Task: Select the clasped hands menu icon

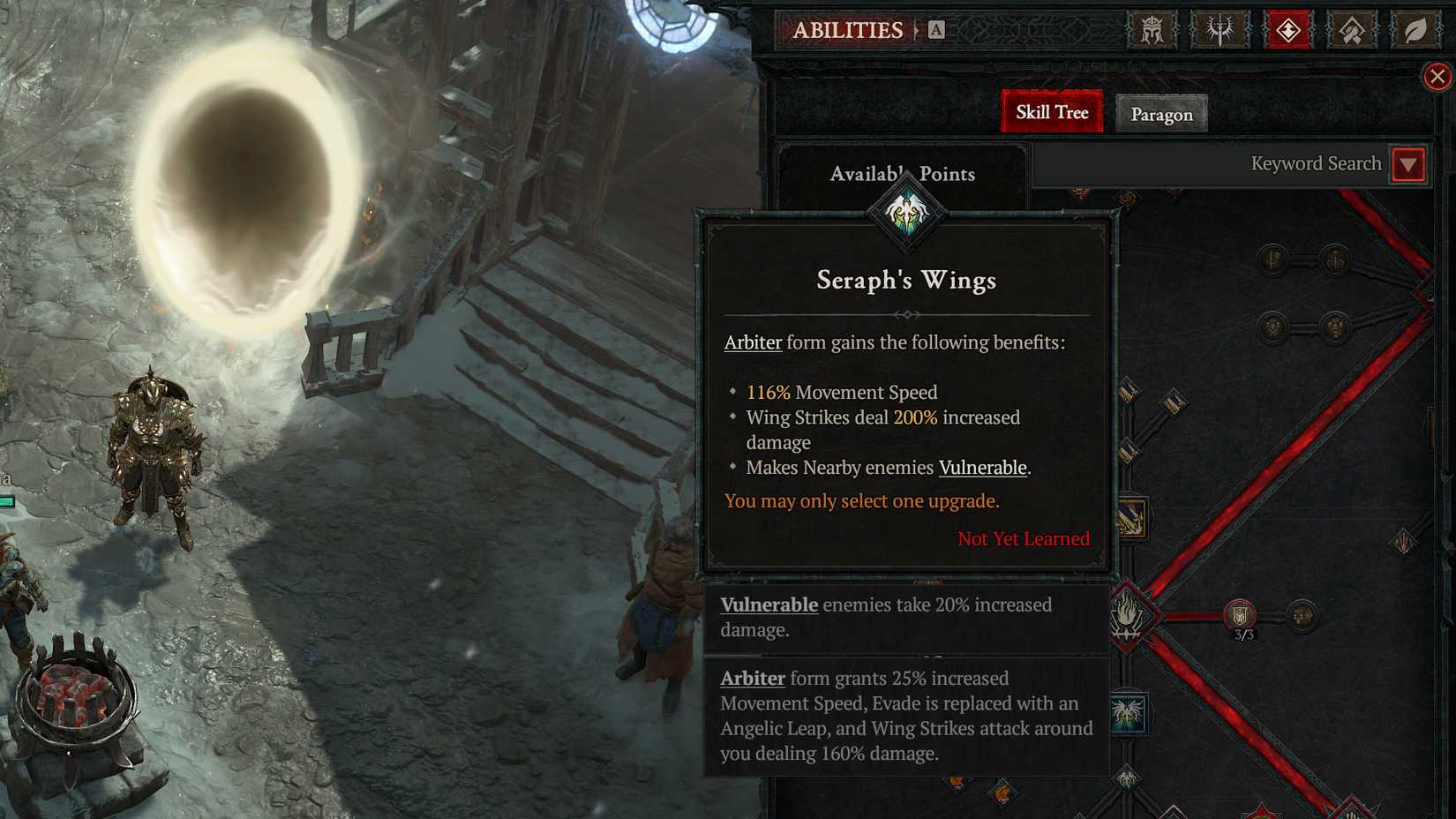Action: pyautogui.click(x=1351, y=29)
